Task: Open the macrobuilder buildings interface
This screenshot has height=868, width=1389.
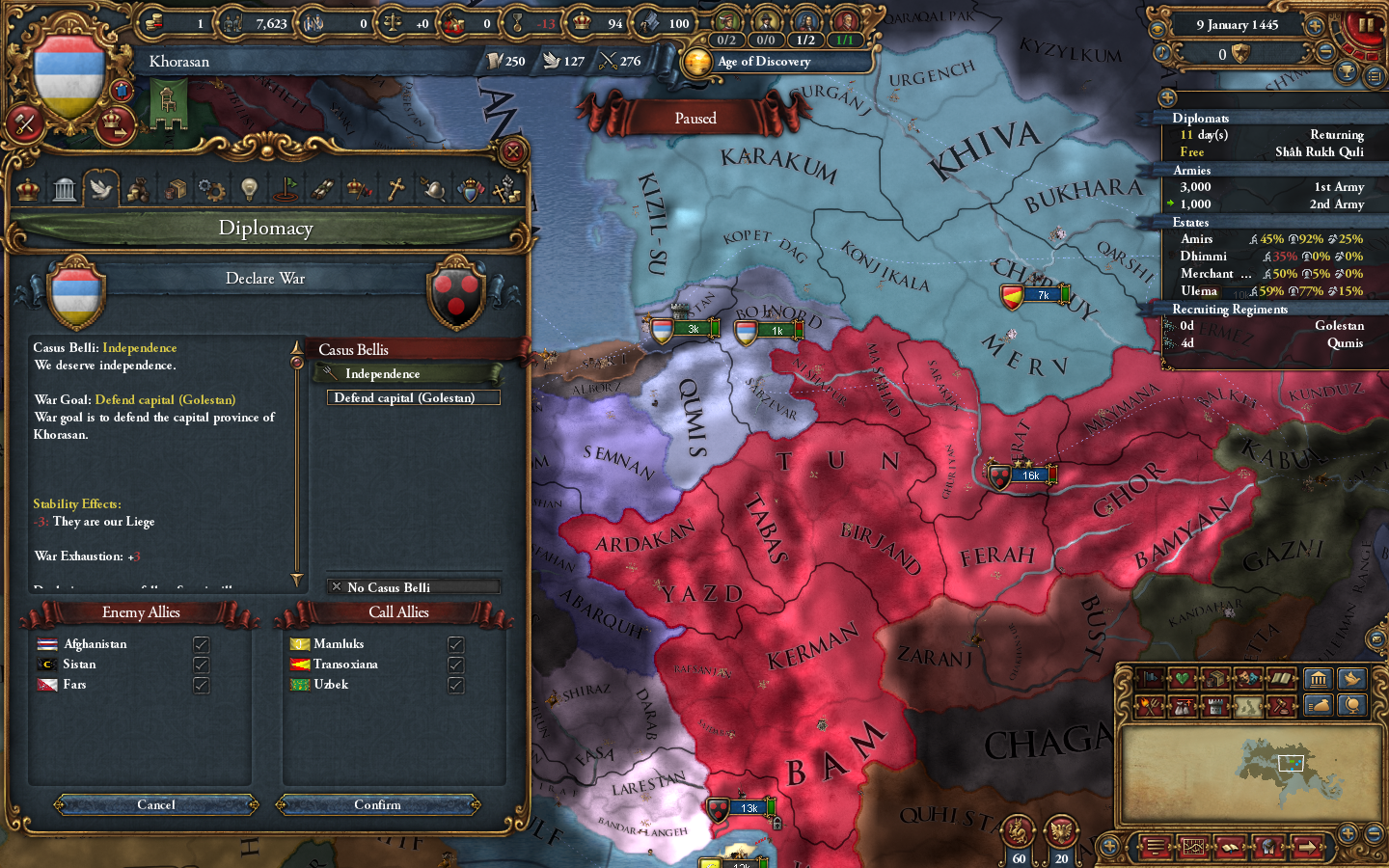Action: [1319, 679]
